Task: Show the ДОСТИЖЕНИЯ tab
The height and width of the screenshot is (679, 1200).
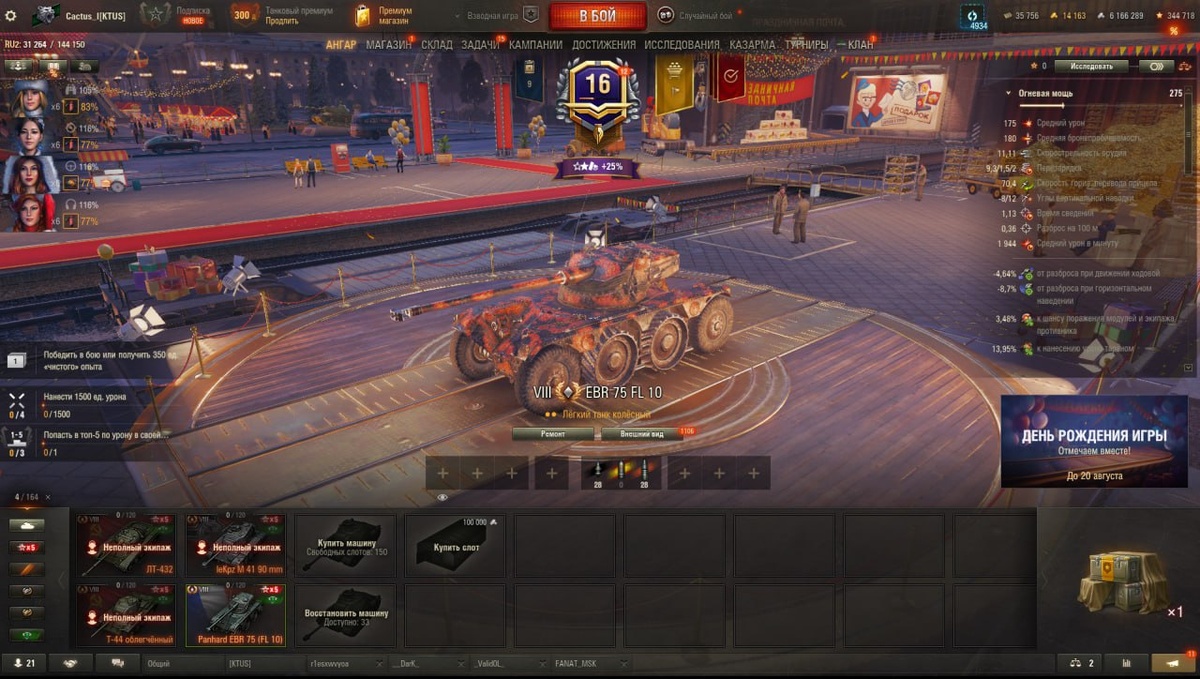Action: click(x=603, y=45)
